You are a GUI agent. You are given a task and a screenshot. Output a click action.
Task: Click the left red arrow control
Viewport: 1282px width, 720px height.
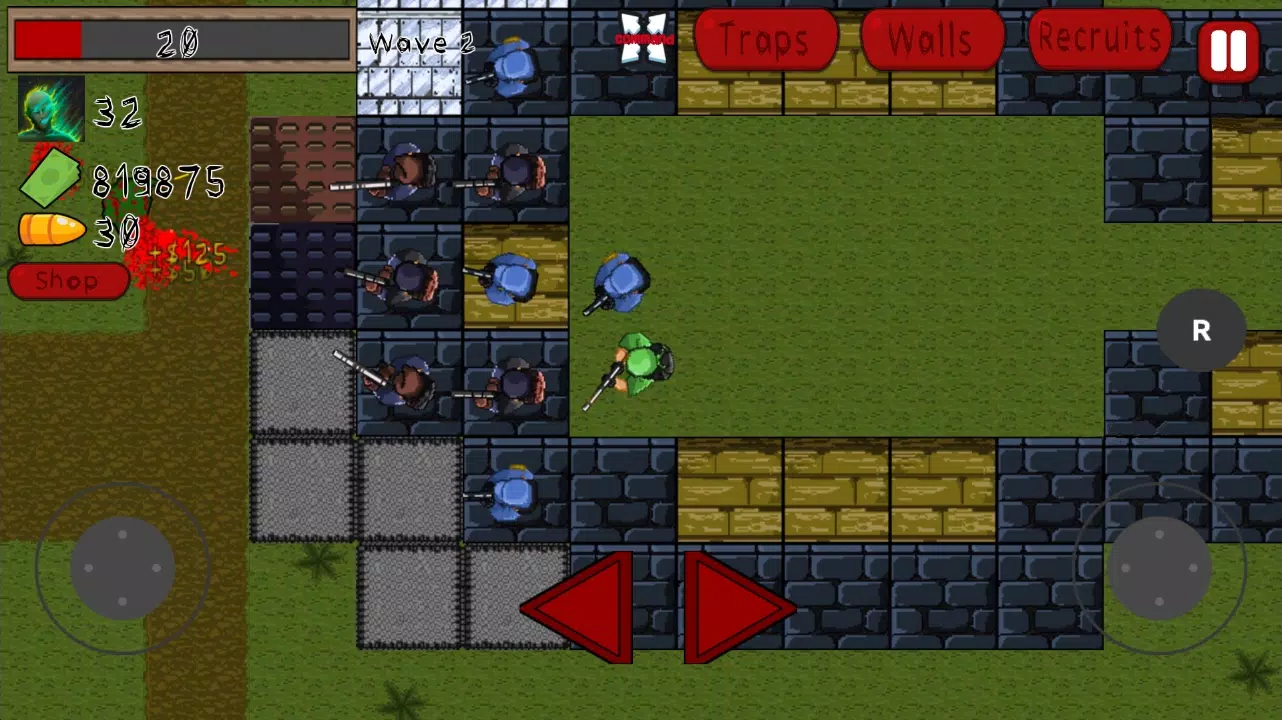[x=578, y=605]
